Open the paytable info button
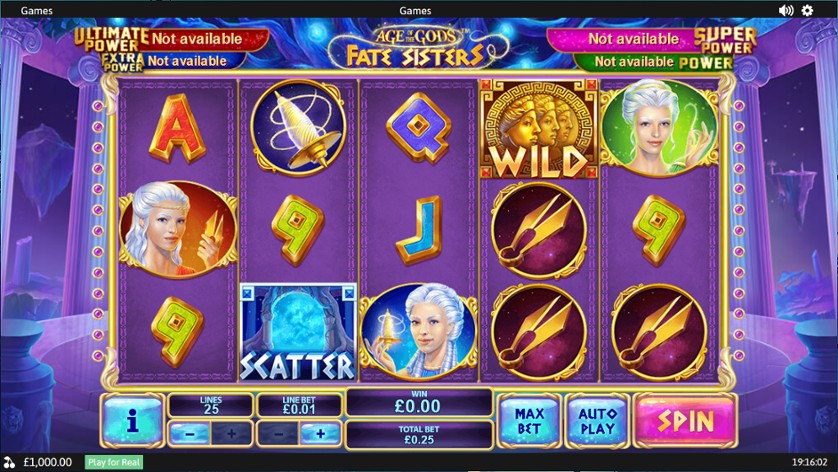 [132, 420]
